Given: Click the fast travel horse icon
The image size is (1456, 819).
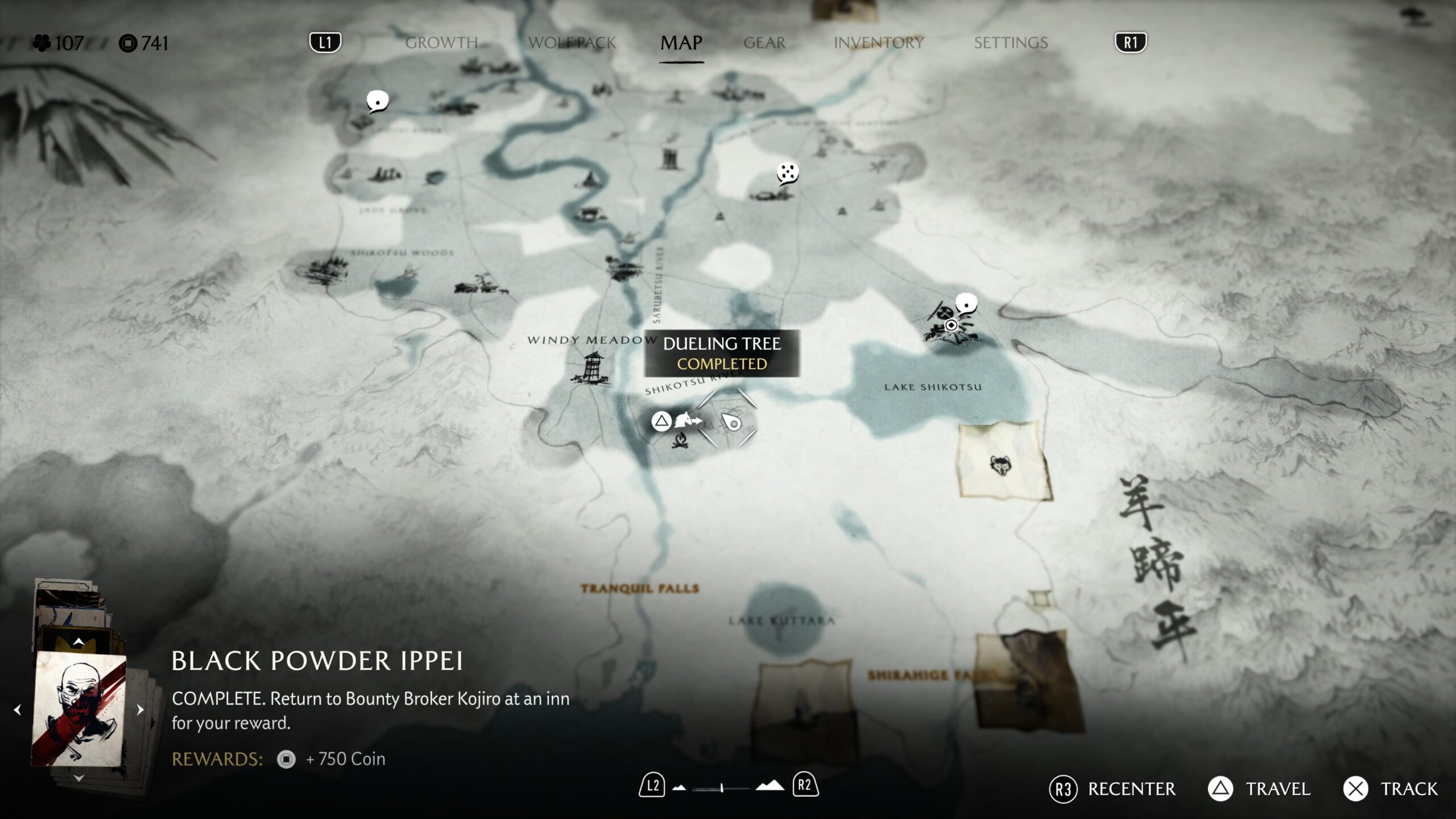Looking at the screenshot, I should [x=687, y=421].
